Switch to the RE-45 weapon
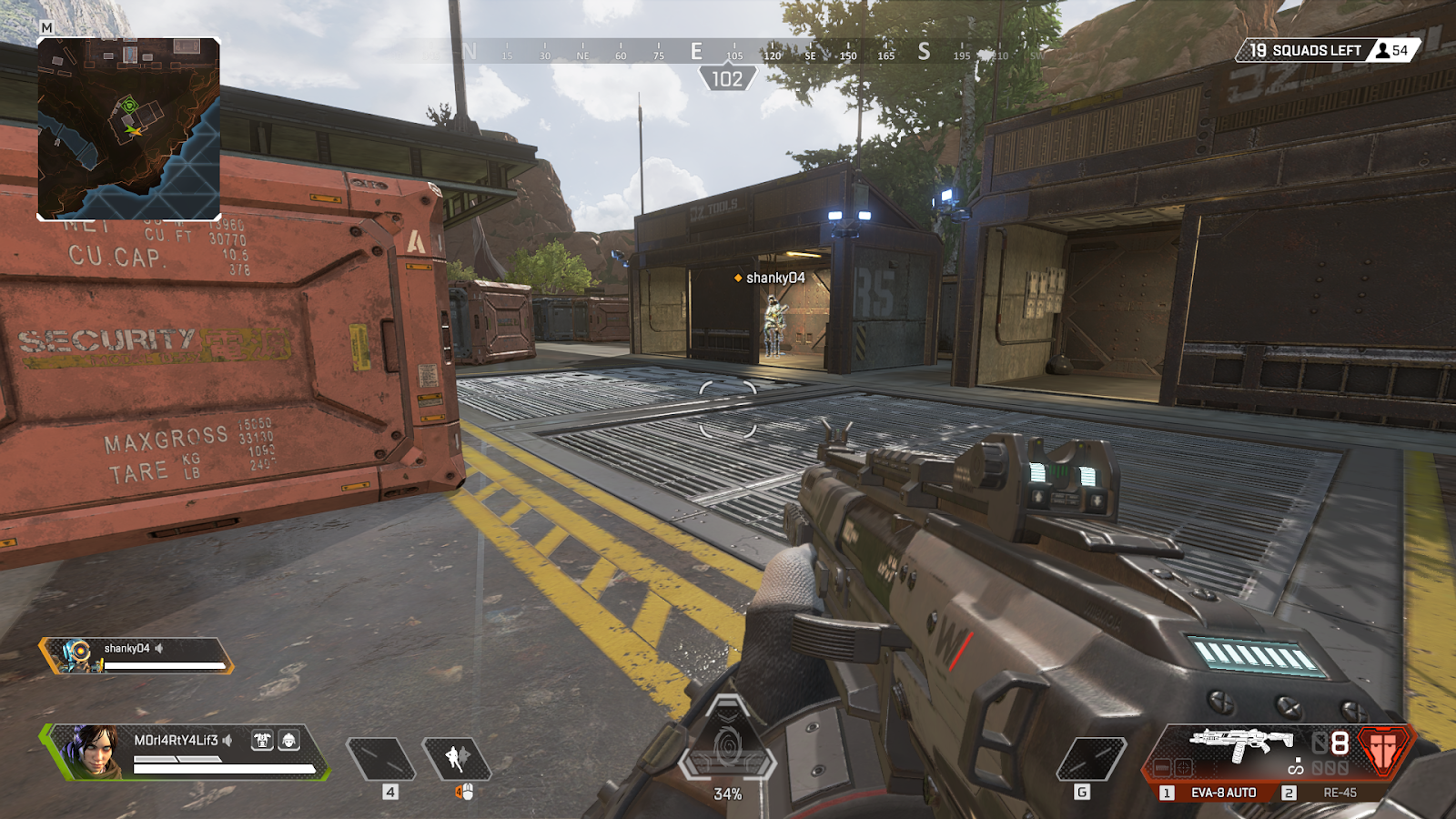The image size is (1456, 819). point(1338,793)
